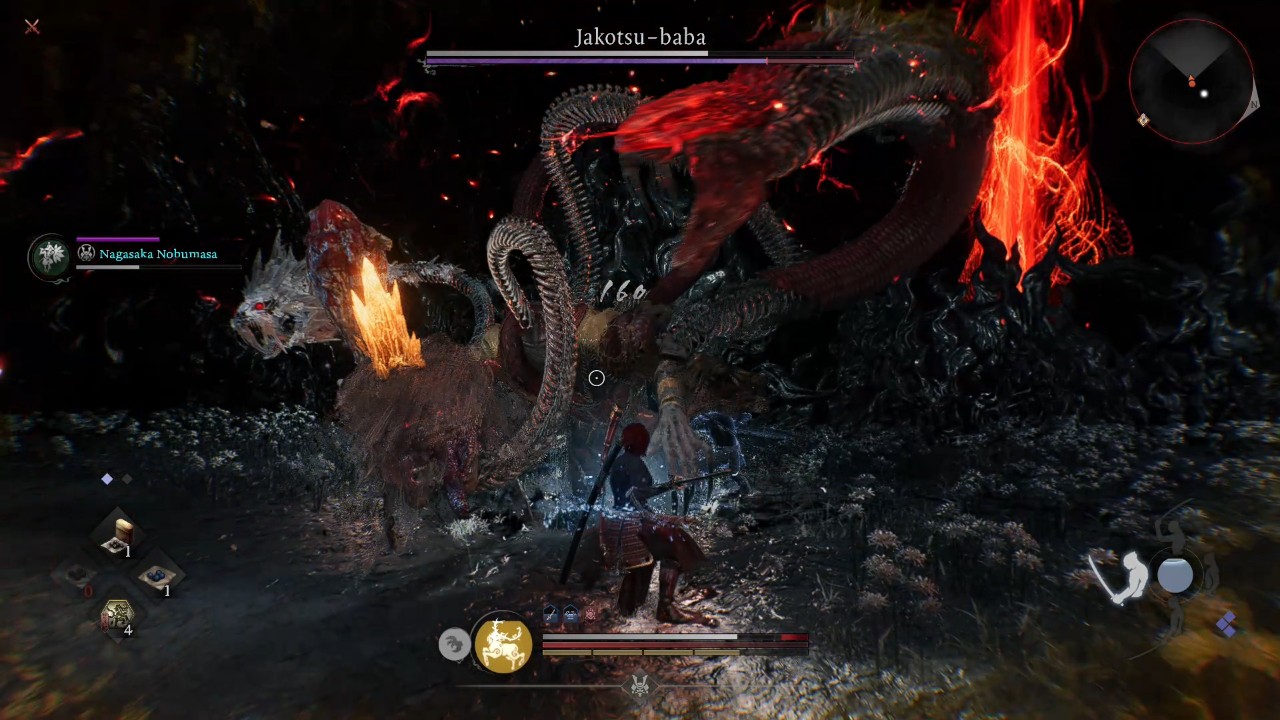Click the red yokai shift icon above health bar
Image resolution: width=1280 pixels, height=720 pixels.
[589, 613]
